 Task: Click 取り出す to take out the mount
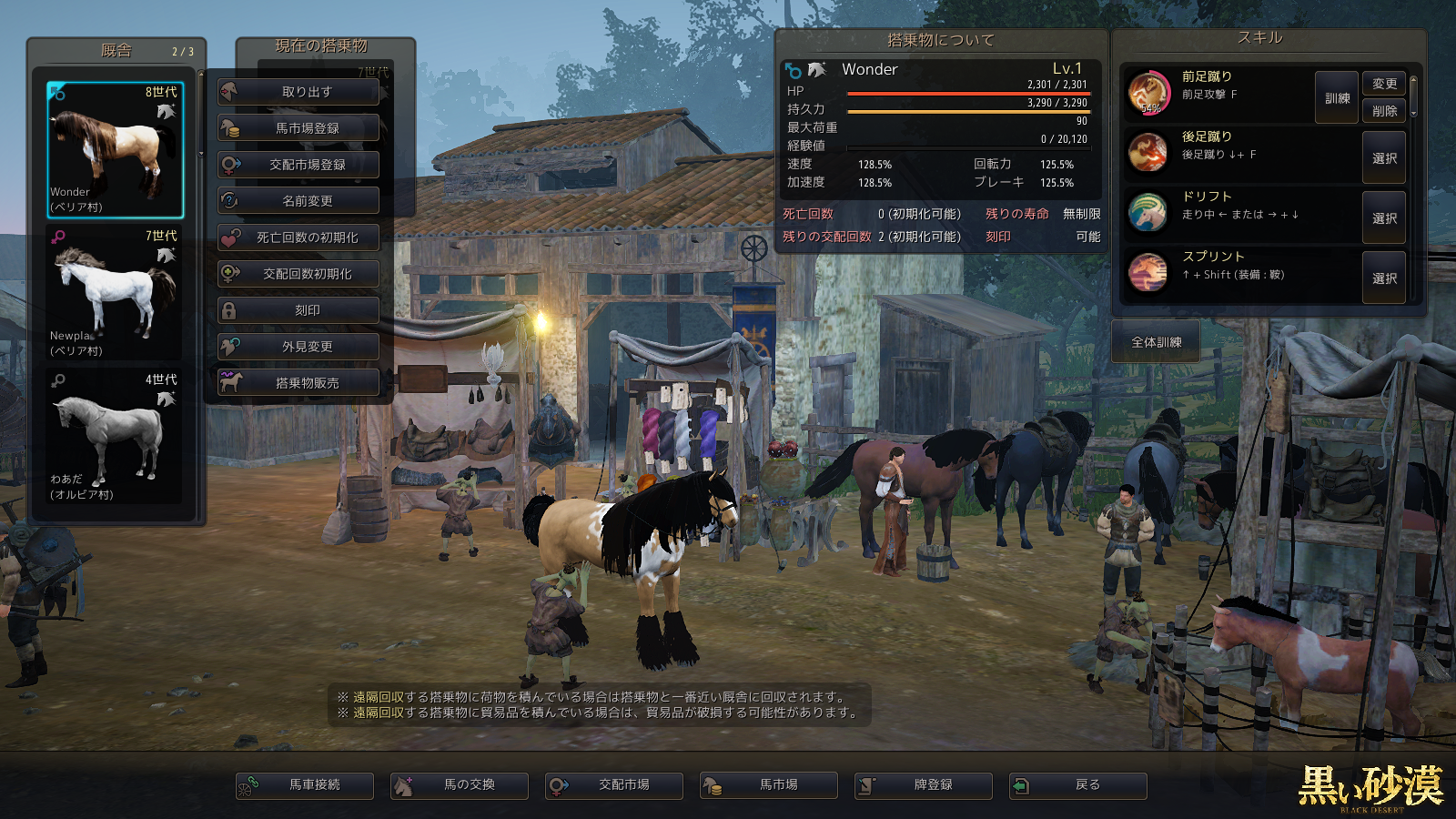click(x=298, y=92)
